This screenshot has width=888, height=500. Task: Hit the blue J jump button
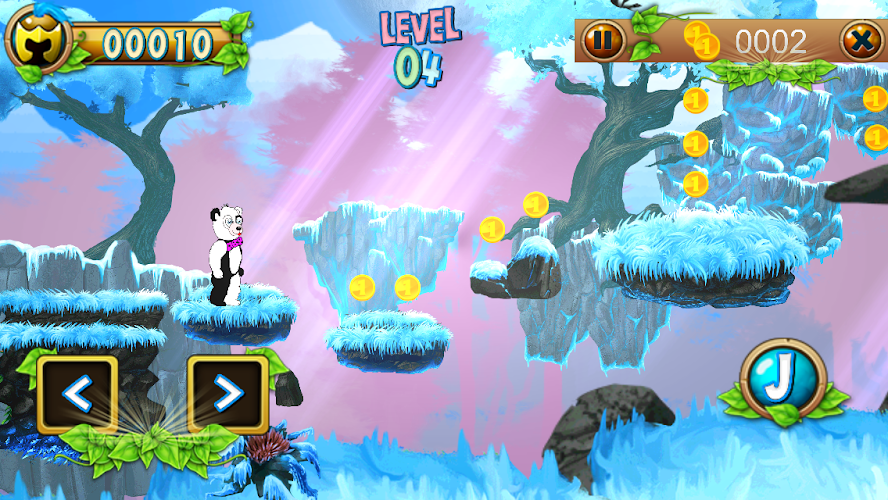pos(782,382)
